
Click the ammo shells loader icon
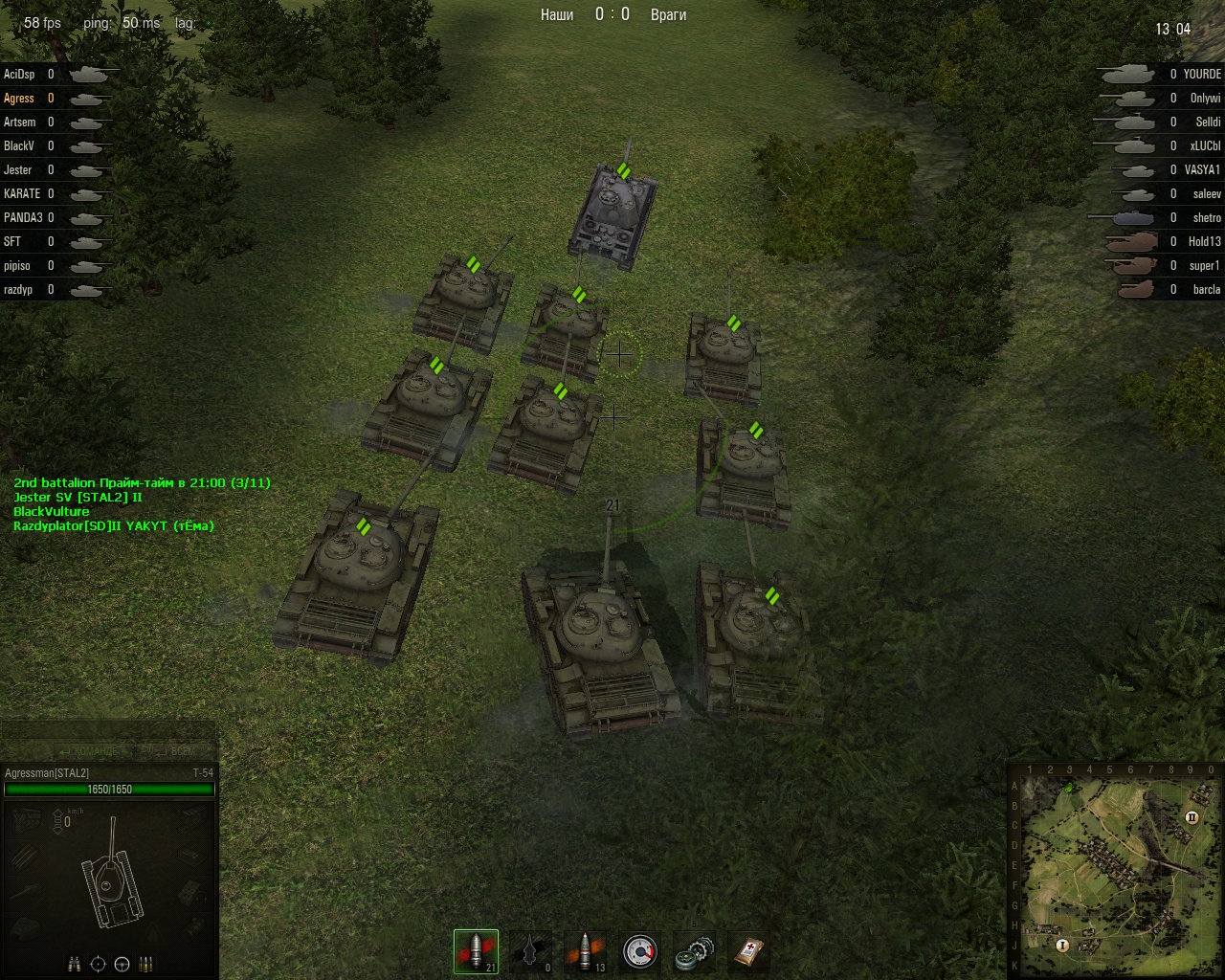tap(146, 964)
